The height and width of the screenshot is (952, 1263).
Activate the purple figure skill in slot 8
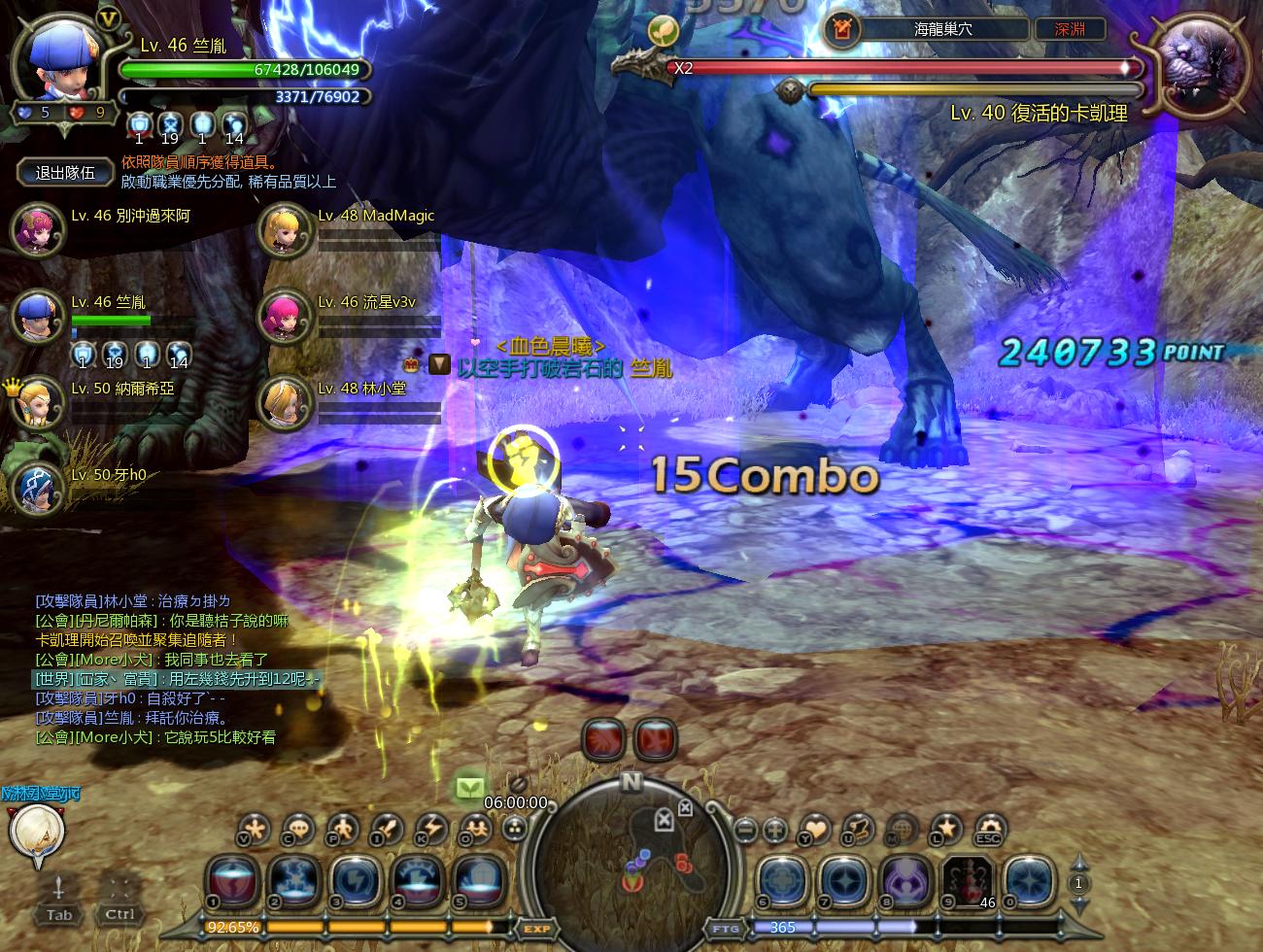[x=905, y=883]
